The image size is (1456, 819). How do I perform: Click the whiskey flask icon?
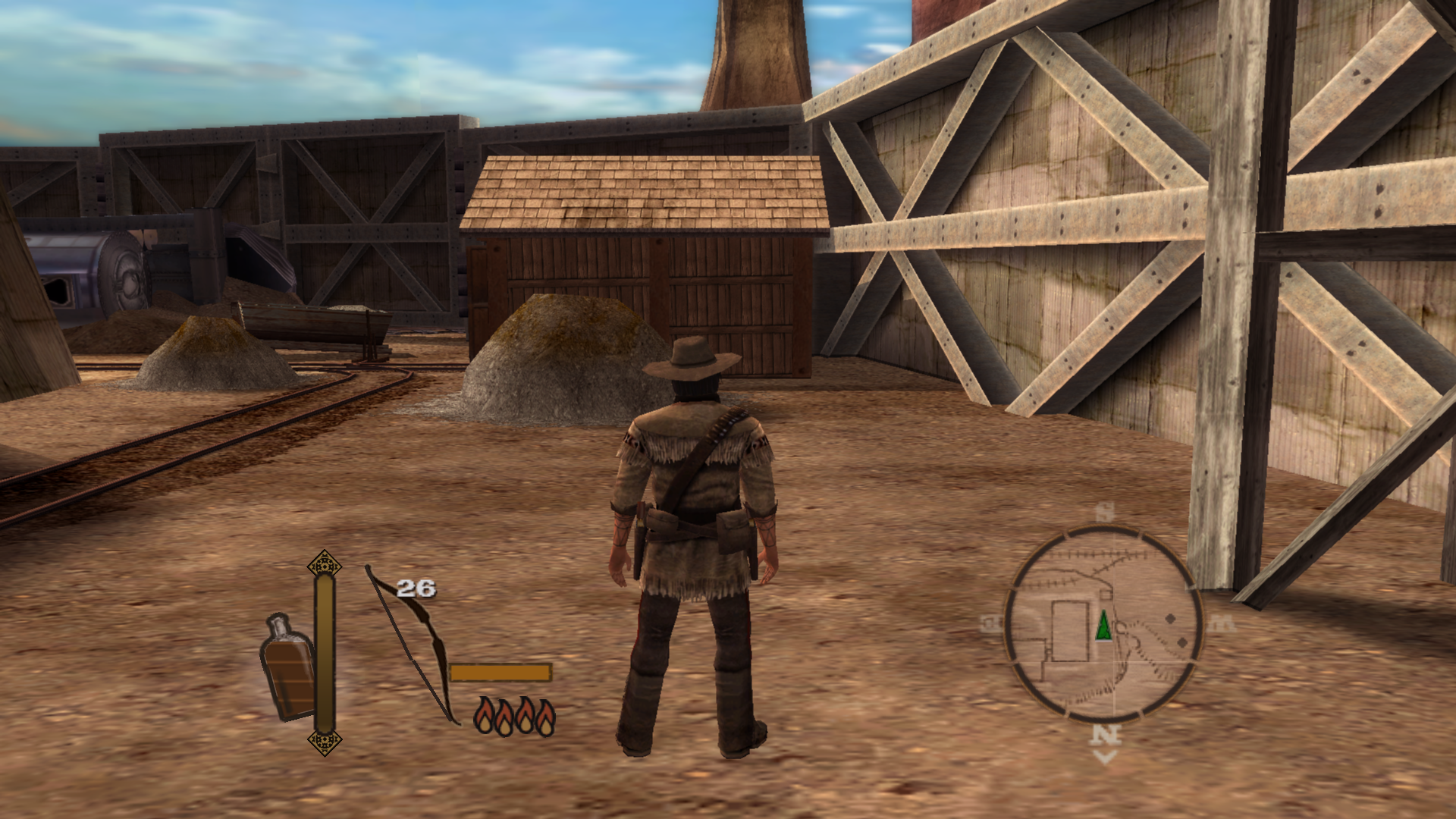coord(287,667)
